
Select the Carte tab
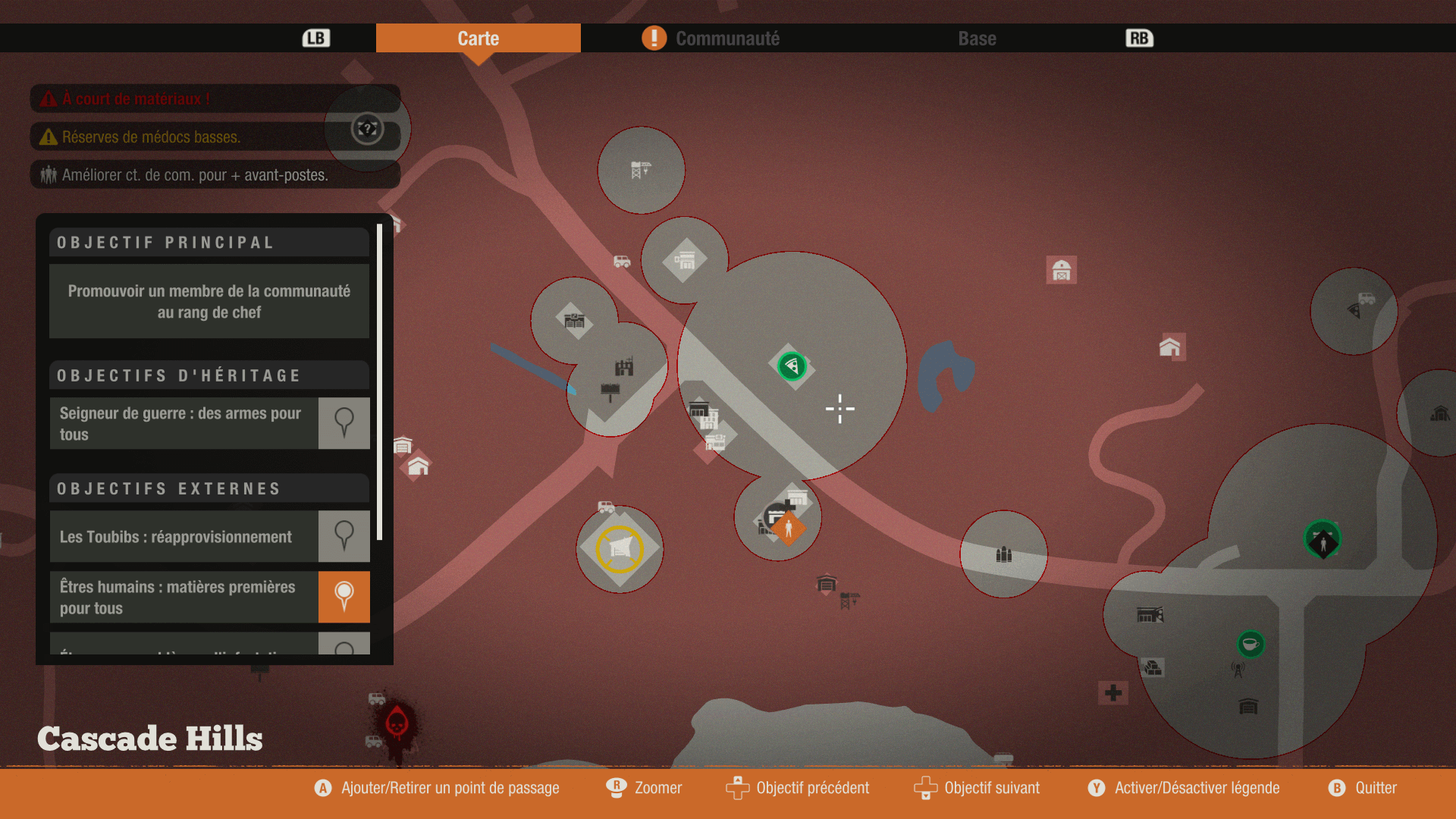pos(478,39)
